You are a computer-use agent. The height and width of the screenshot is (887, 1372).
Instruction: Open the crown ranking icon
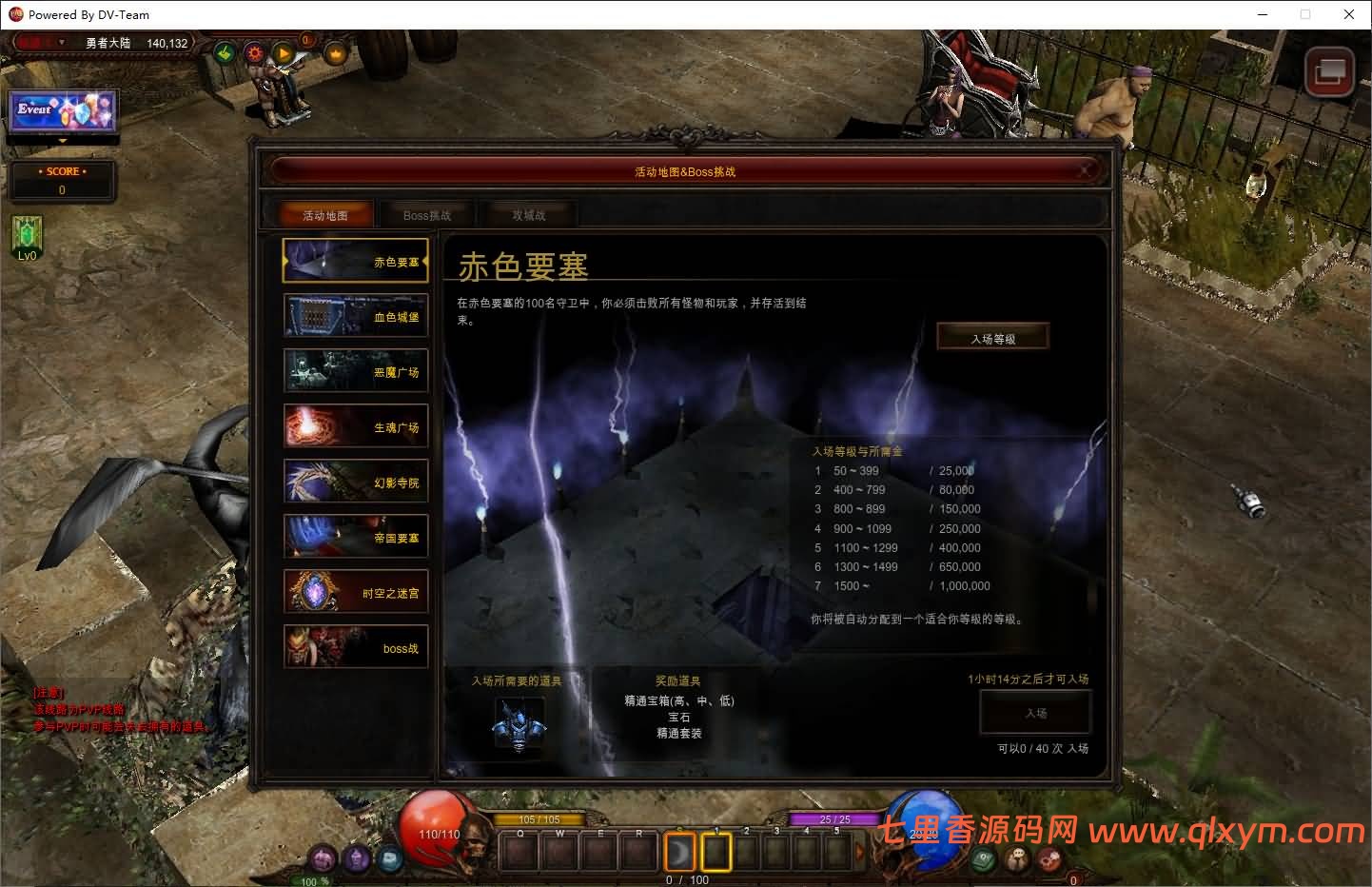coord(336,54)
